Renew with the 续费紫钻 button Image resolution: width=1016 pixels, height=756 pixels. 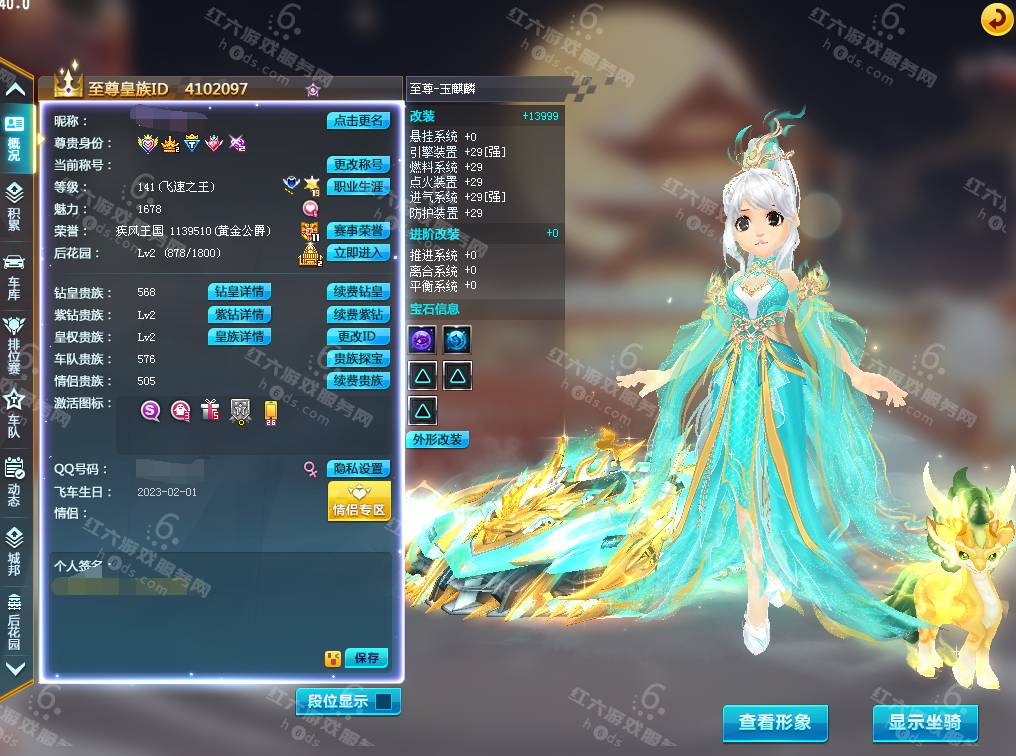pyautogui.click(x=358, y=315)
